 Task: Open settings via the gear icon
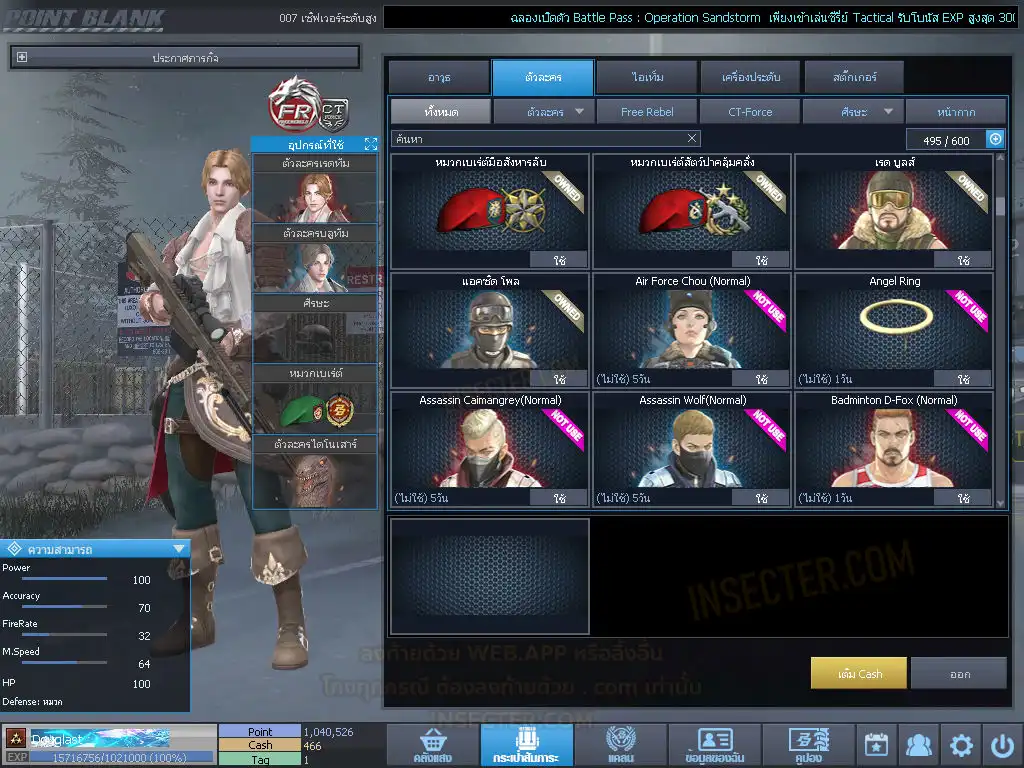click(961, 745)
